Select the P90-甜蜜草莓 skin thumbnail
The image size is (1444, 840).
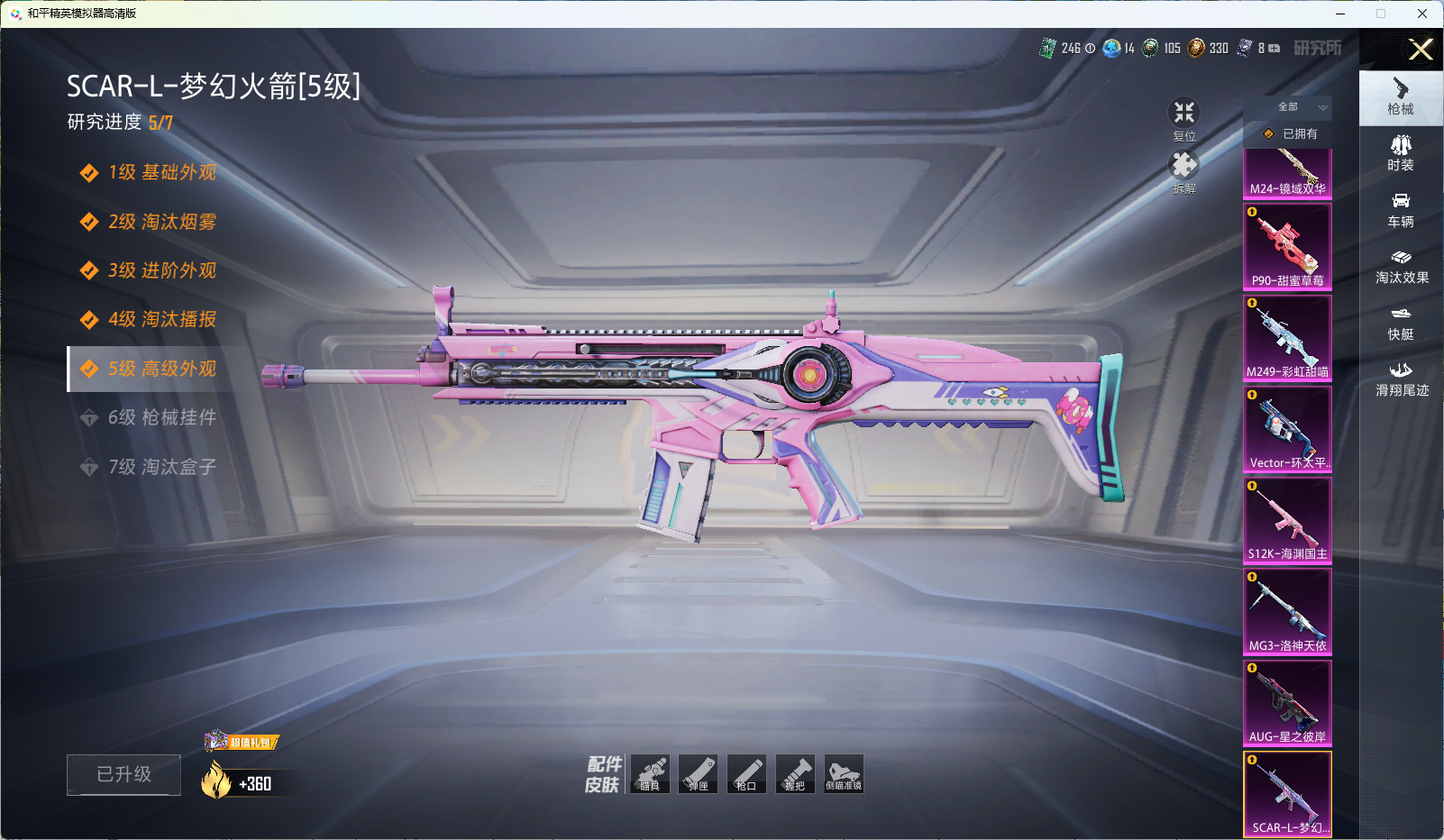tap(1287, 246)
